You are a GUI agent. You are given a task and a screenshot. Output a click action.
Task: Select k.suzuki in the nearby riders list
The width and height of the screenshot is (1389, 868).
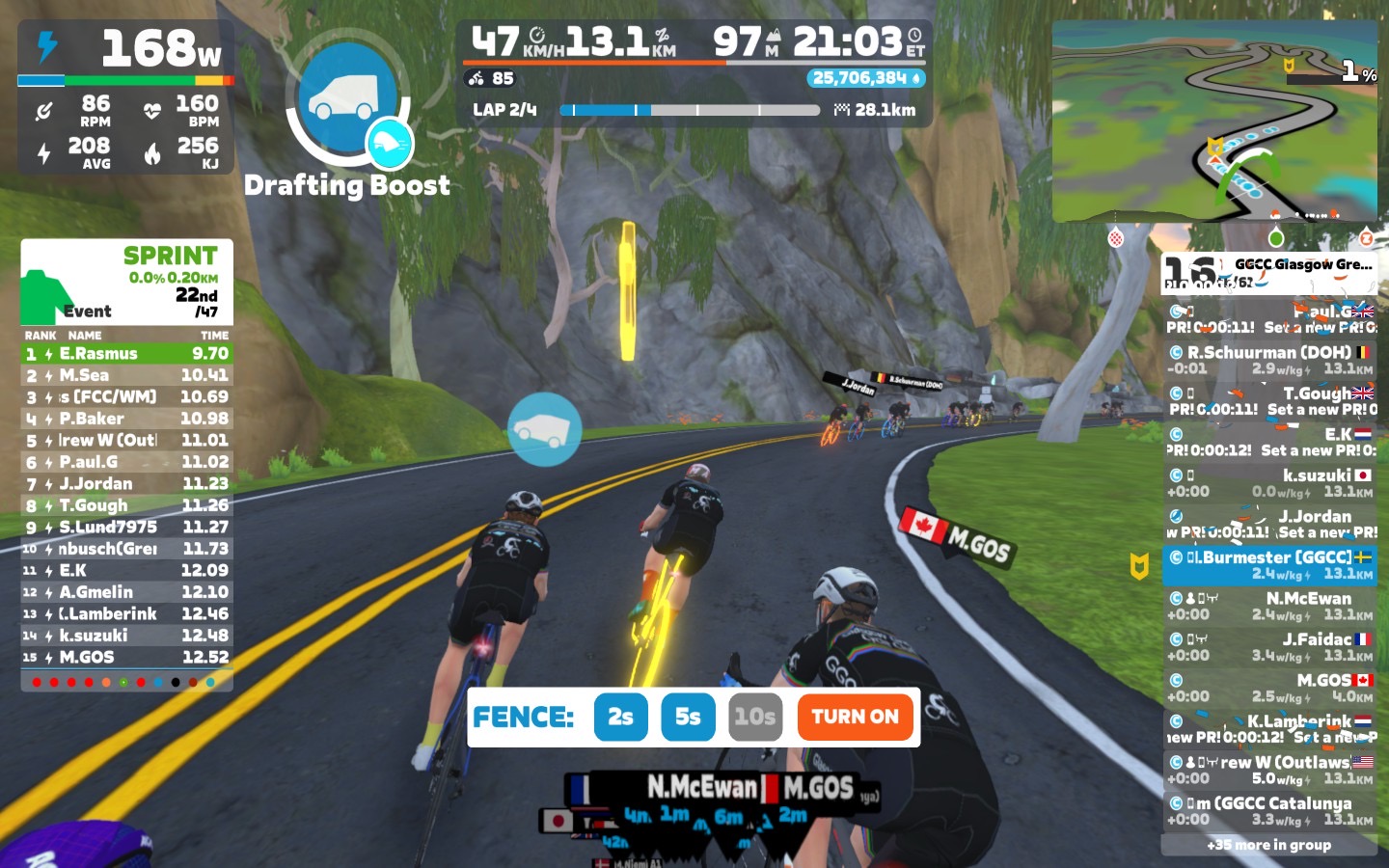1269,482
